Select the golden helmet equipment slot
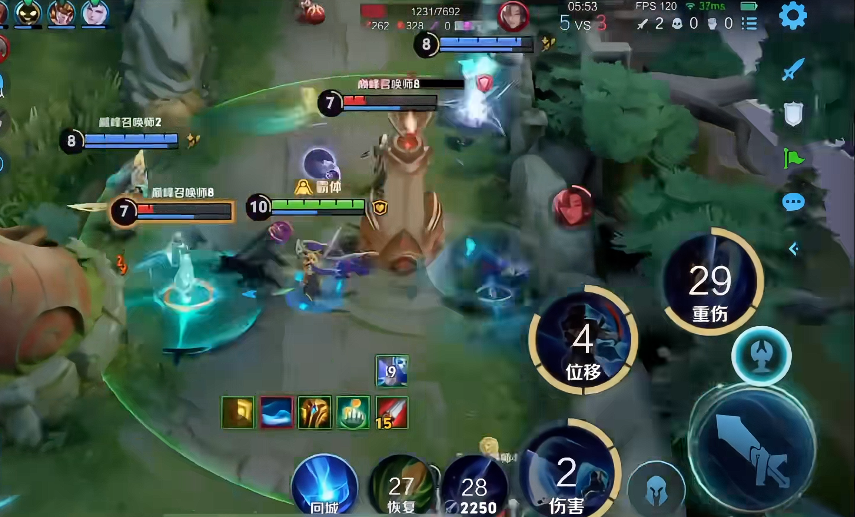855x517 pixels. [x=314, y=412]
